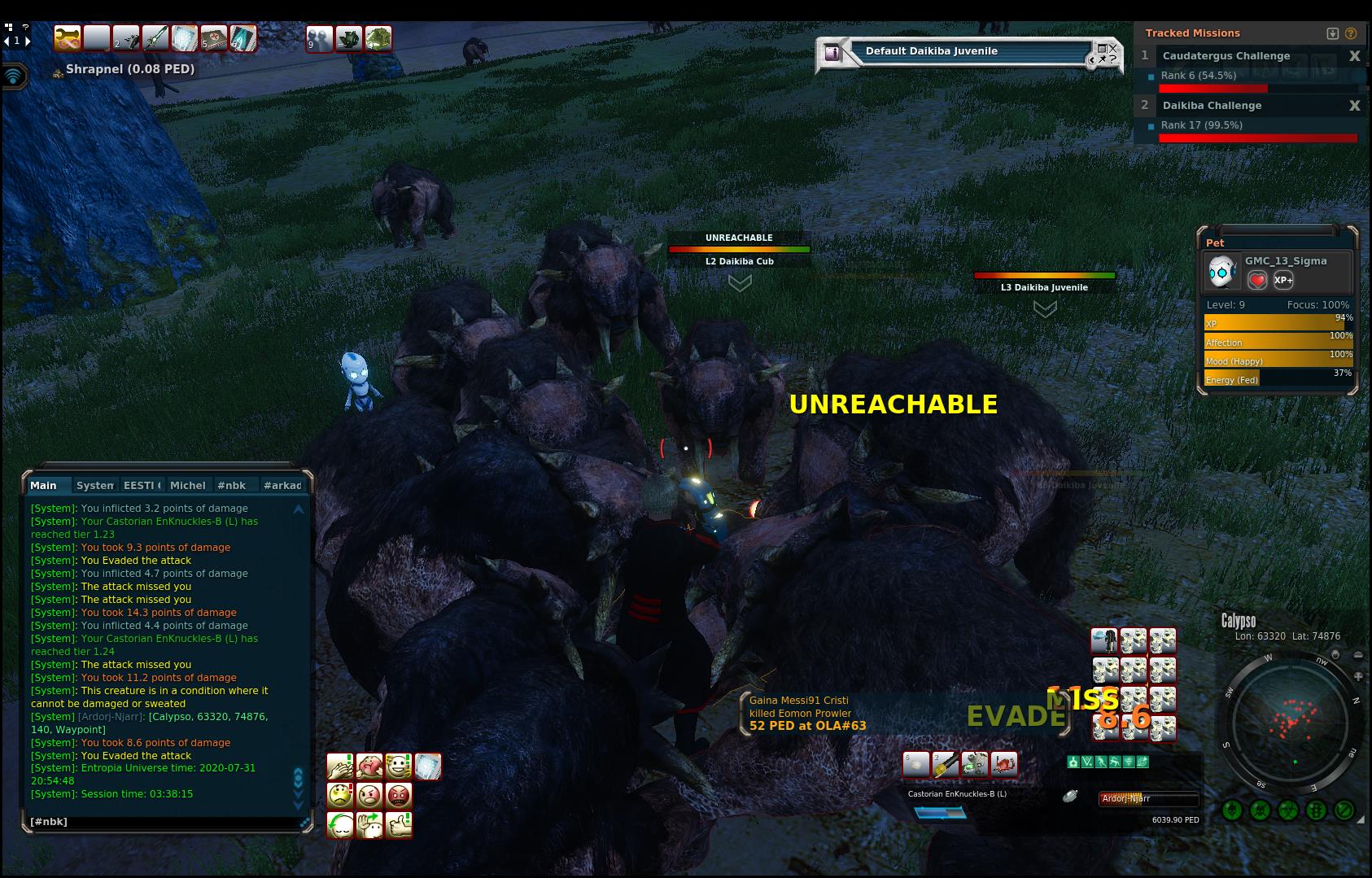1372x878 pixels.
Task: Select the Daikiba Challenge mission entry
Action: click(1212, 106)
